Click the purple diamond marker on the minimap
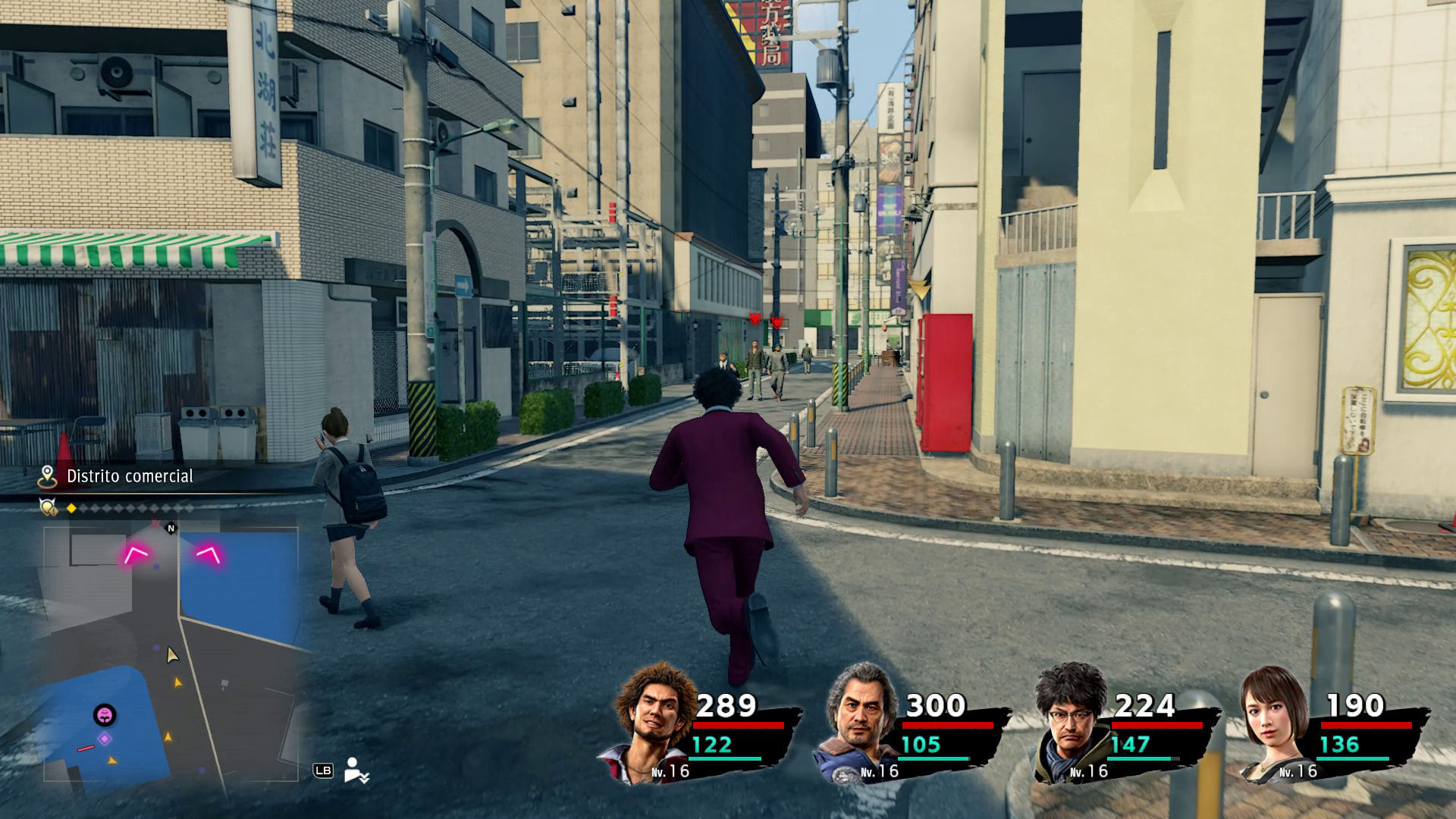Viewport: 1456px width, 819px height. click(105, 739)
